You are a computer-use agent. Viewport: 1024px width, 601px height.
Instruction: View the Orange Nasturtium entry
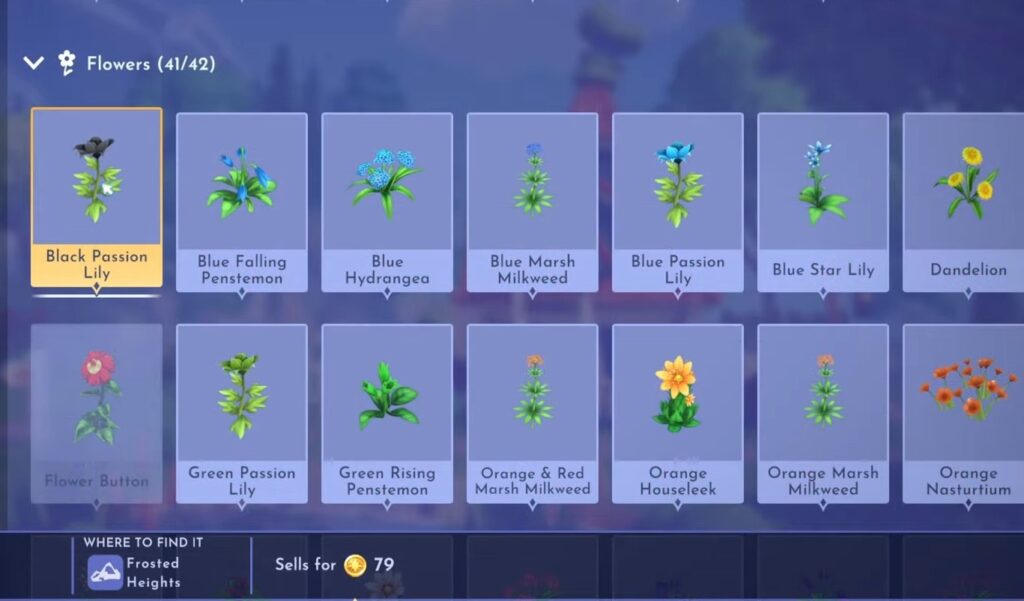(x=966, y=412)
